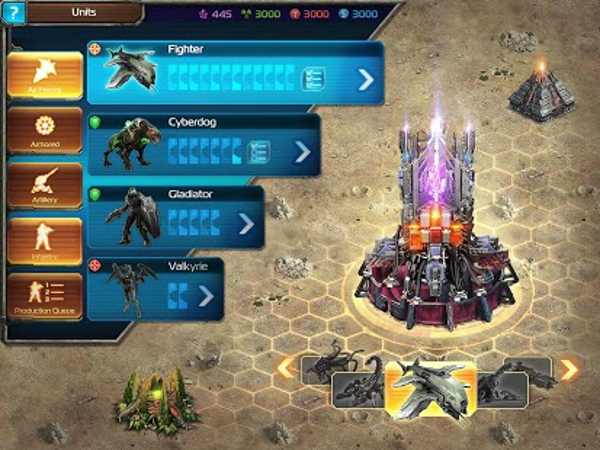Switch to the Air Forces category
Image resolution: width=600 pixels, height=450 pixels.
(45, 75)
